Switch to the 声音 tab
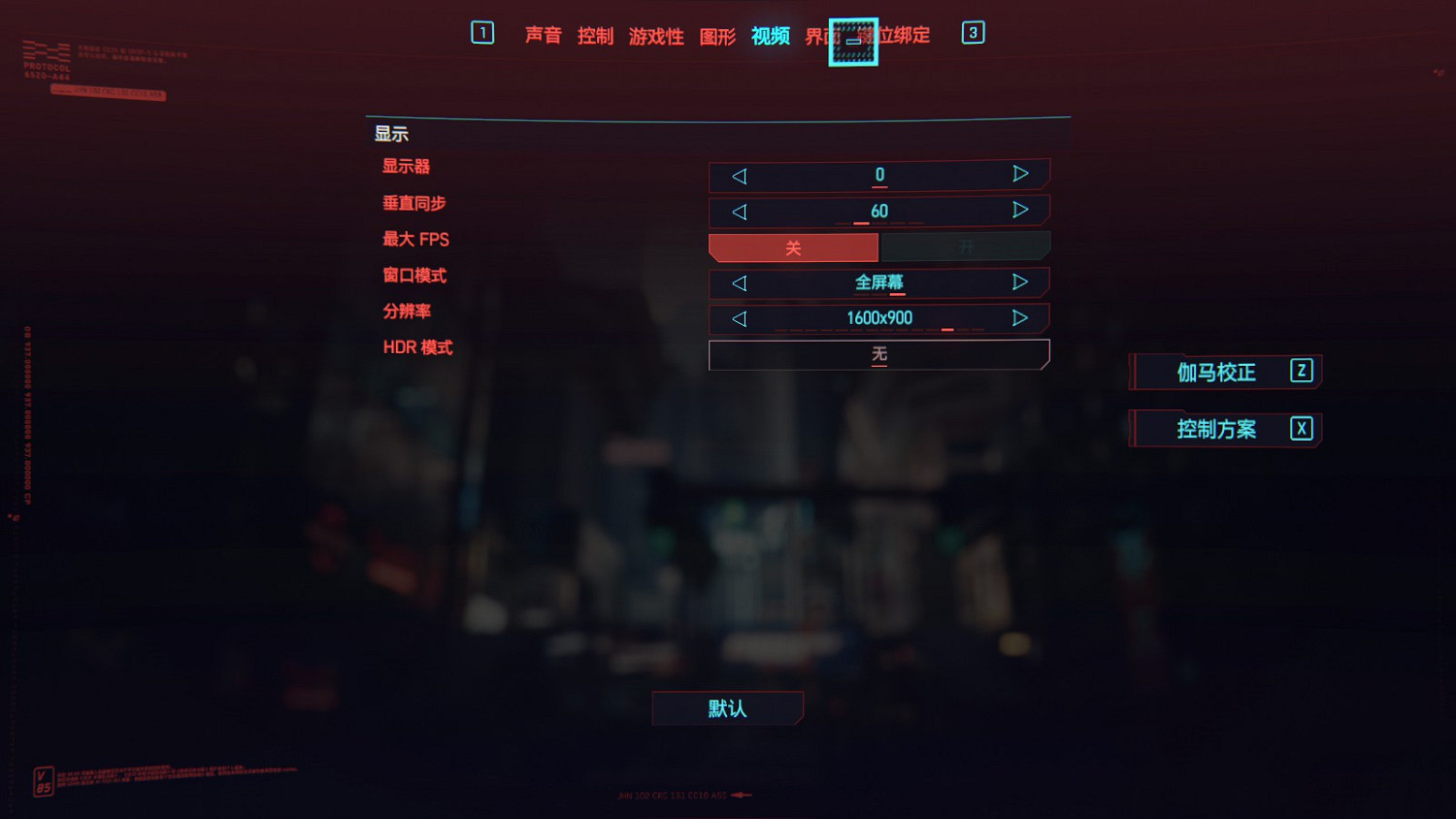Viewport: 1456px width, 819px height. pos(544,36)
